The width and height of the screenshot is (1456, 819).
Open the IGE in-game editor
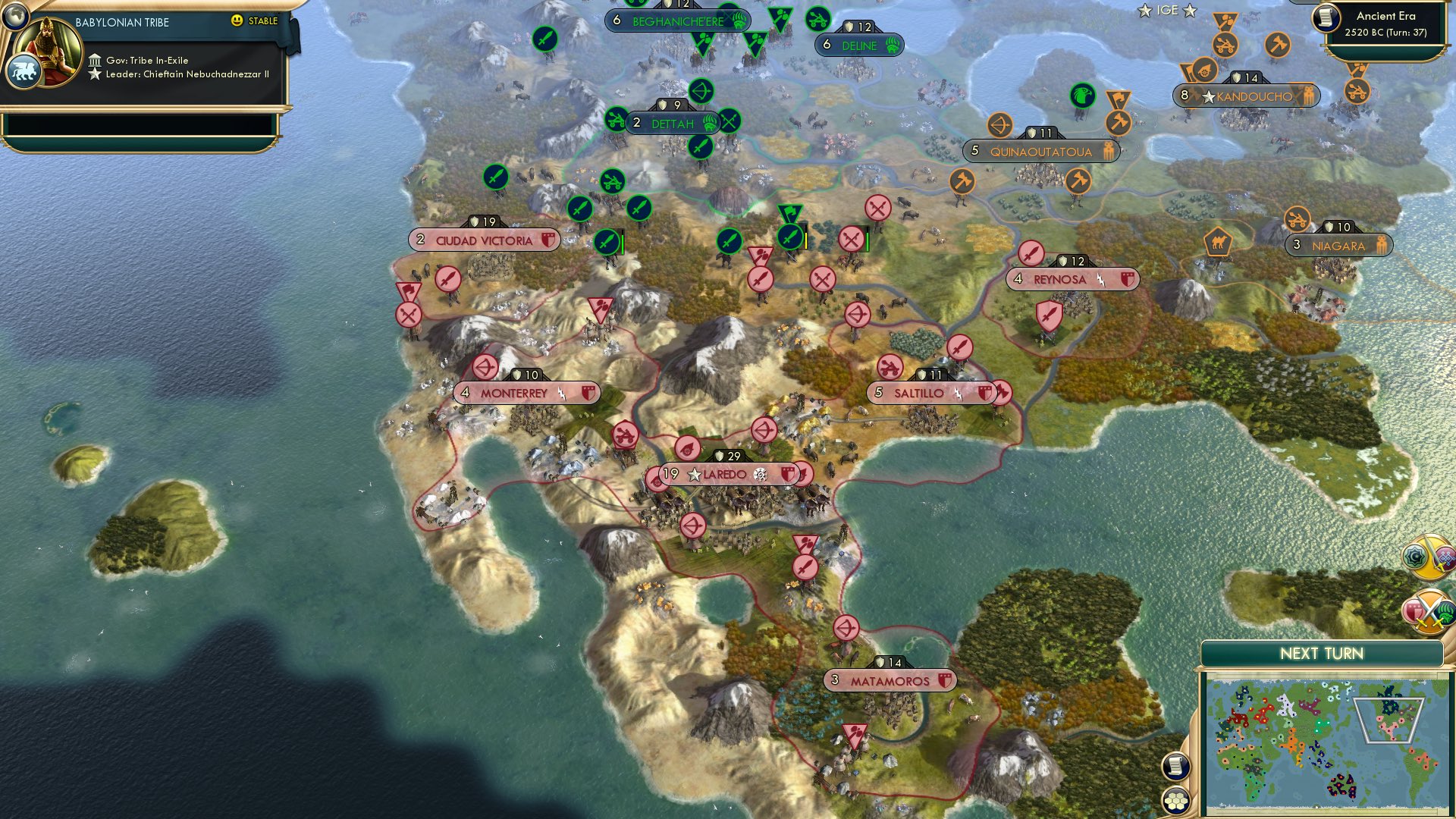[x=1167, y=11]
